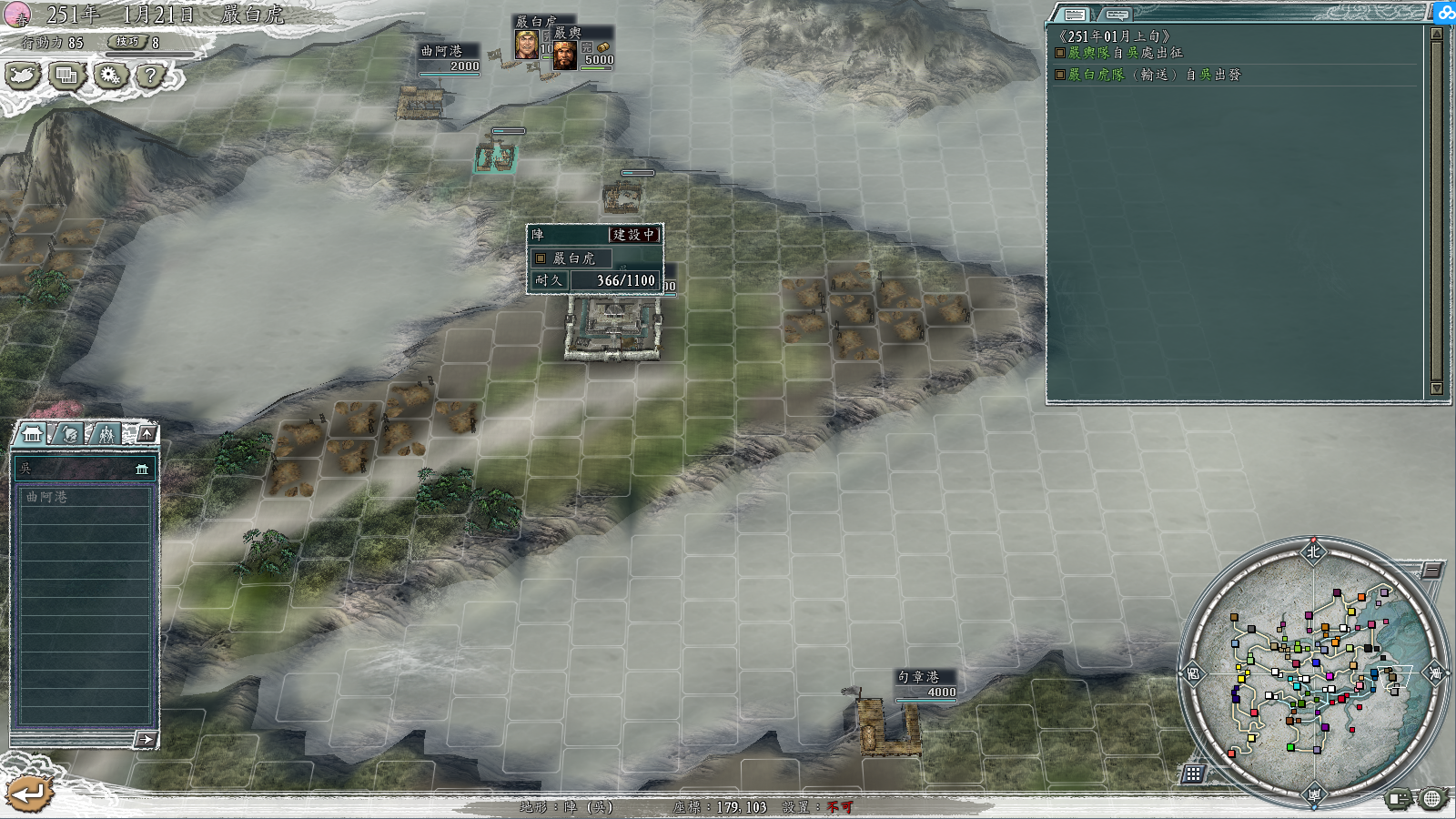Open the China map overview button

(x=23, y=76)
